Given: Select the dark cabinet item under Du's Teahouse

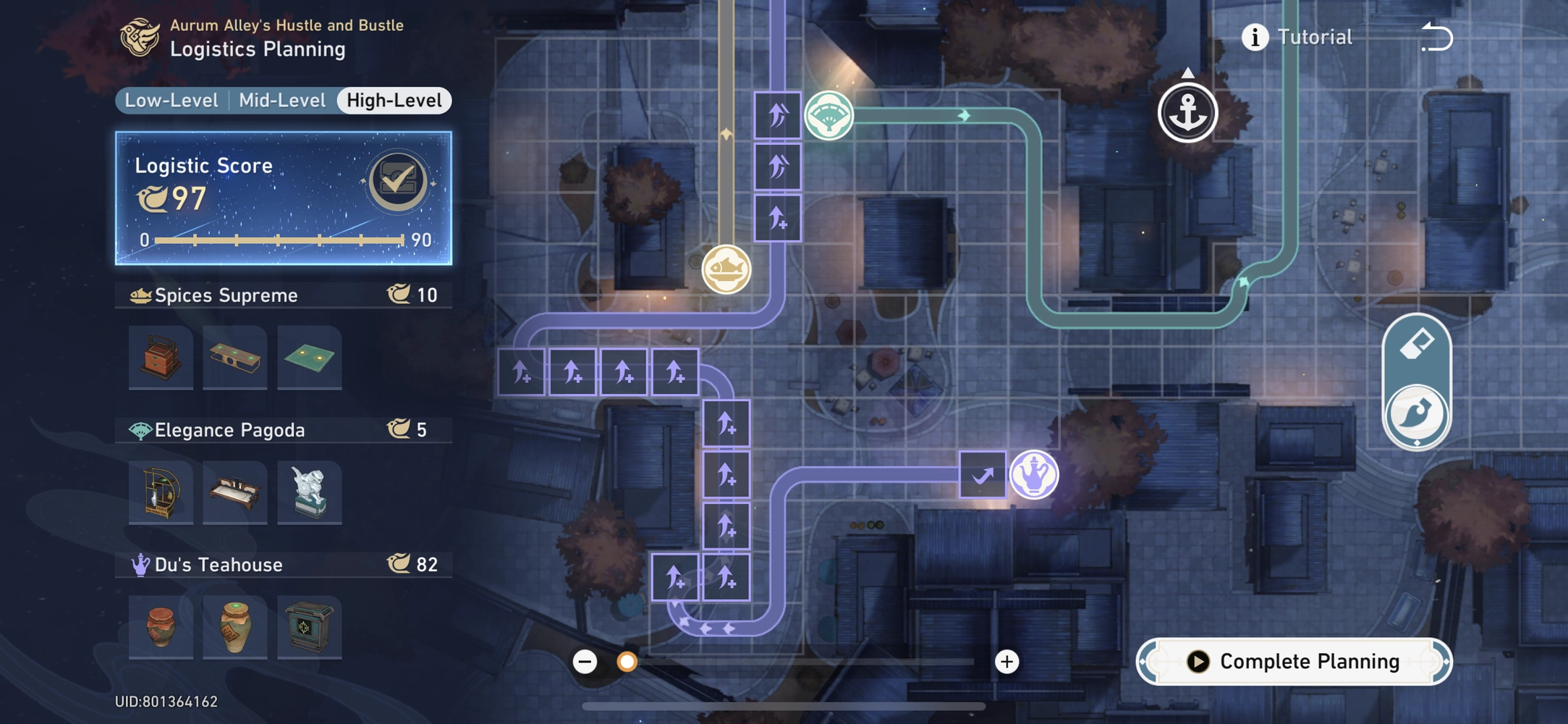Looking at the screenshot, I should point(309,627).
